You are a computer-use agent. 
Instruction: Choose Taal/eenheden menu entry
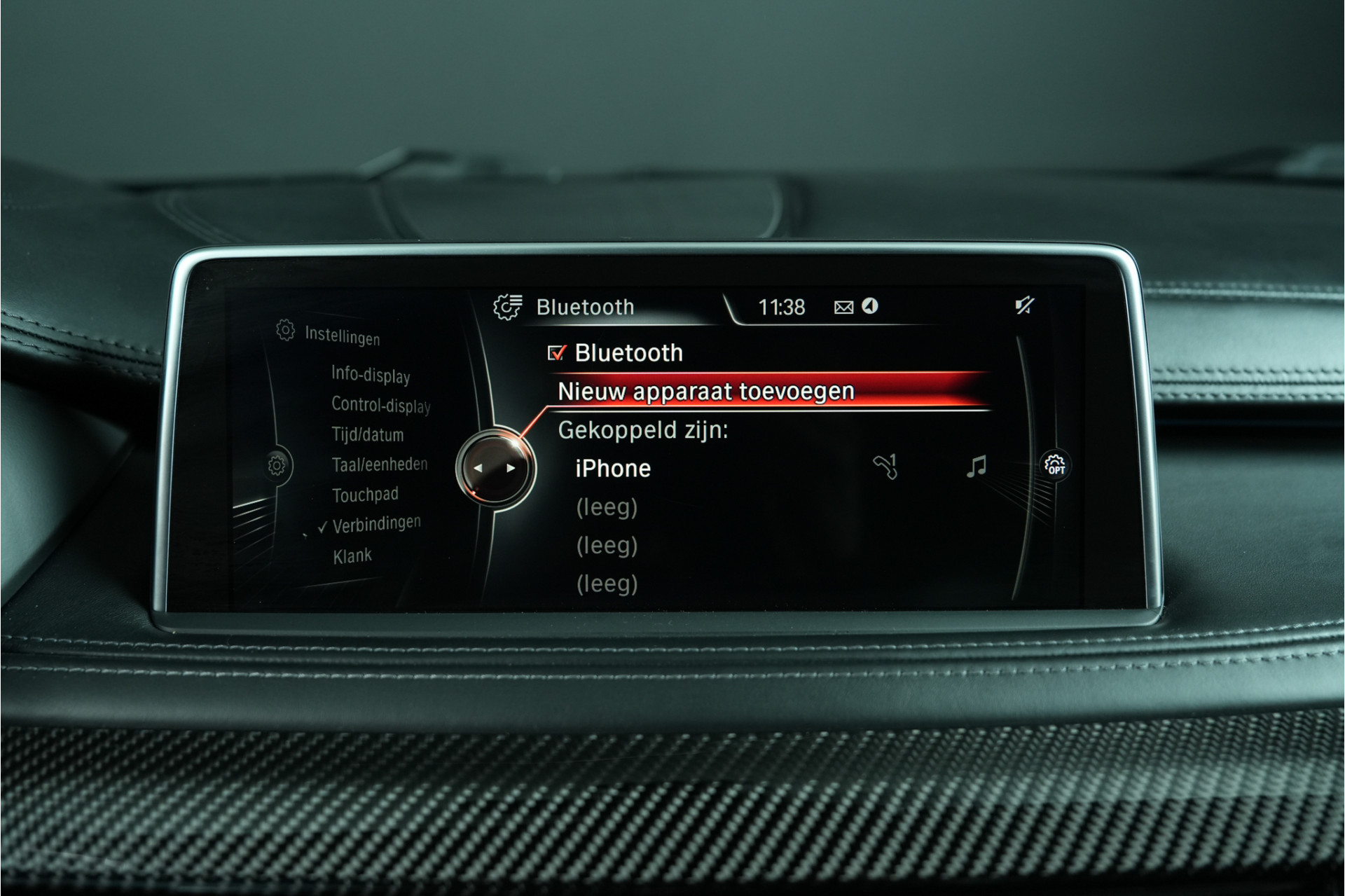379,464
